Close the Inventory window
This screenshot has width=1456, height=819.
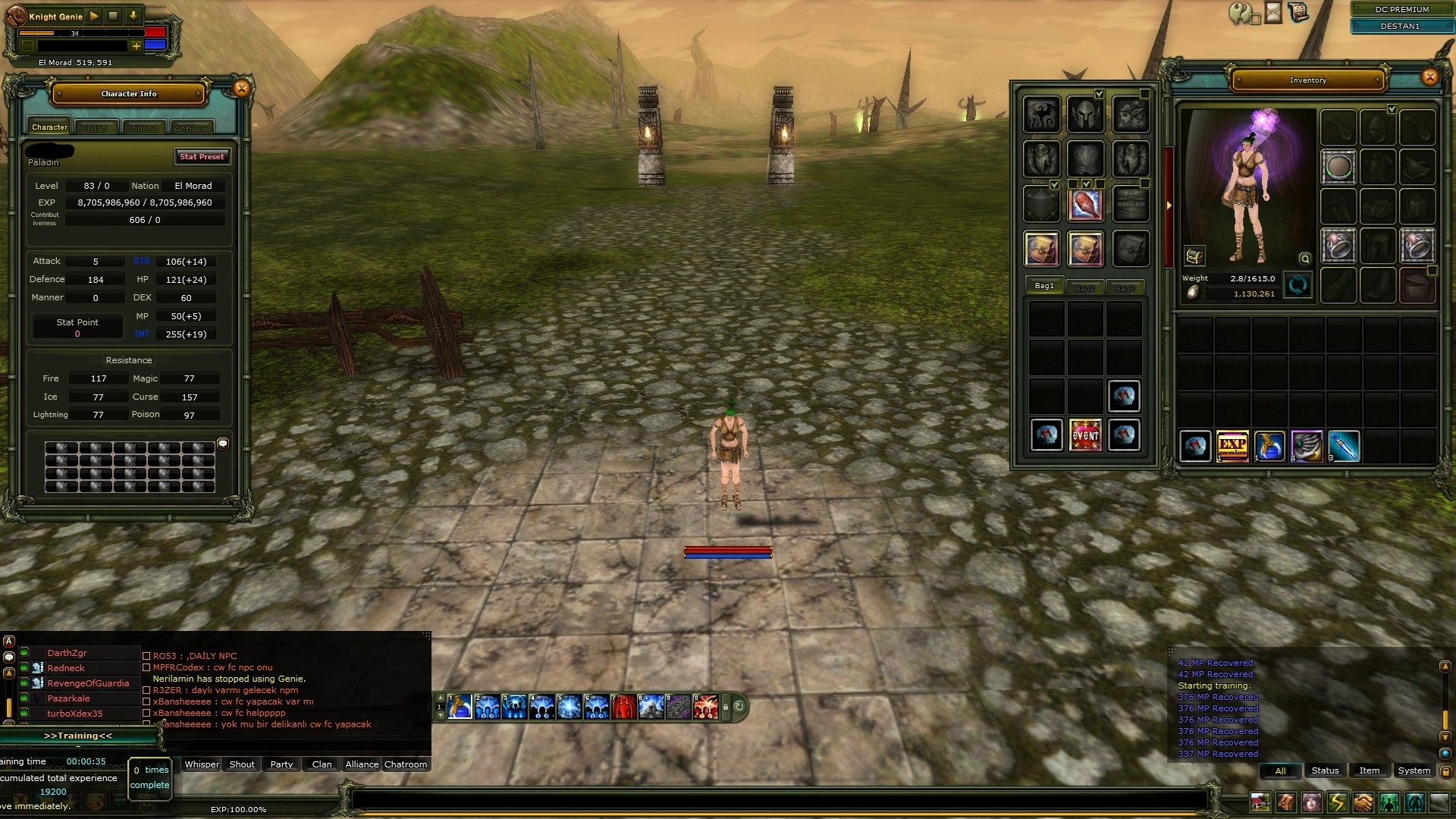1429,77
